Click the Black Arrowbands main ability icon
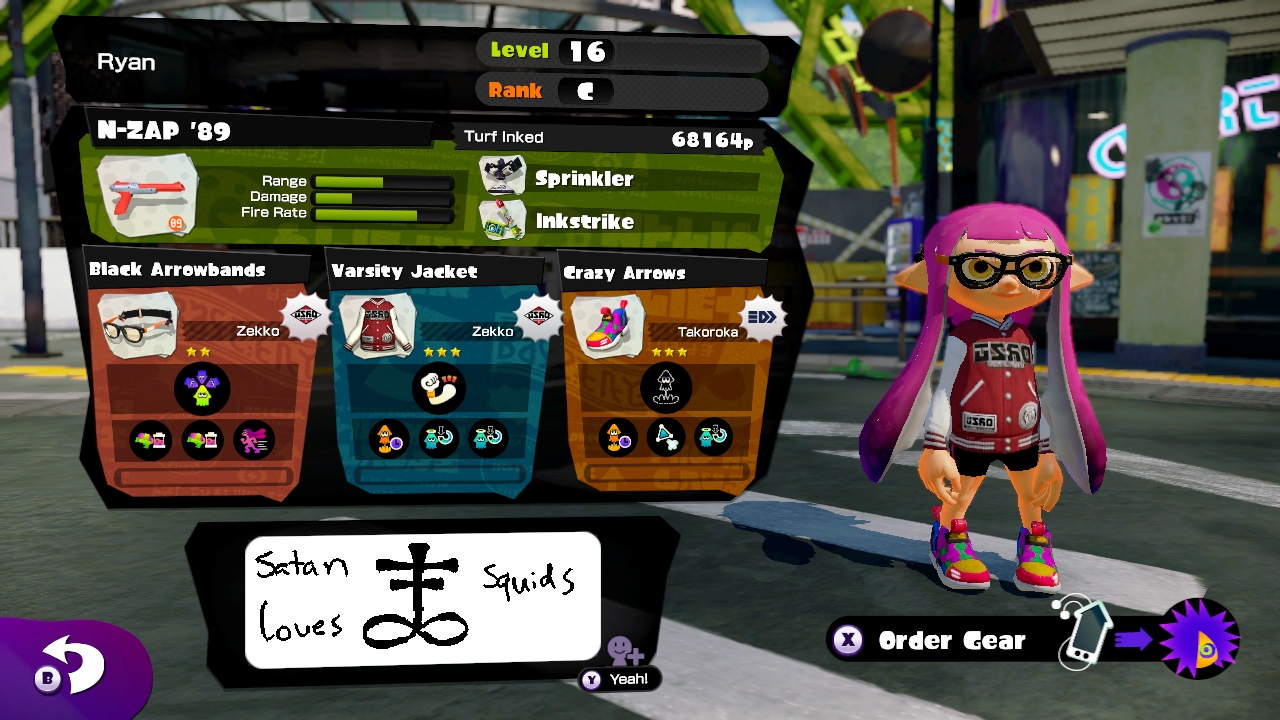Screen dimensions: 1280x720 coord(202,389)
